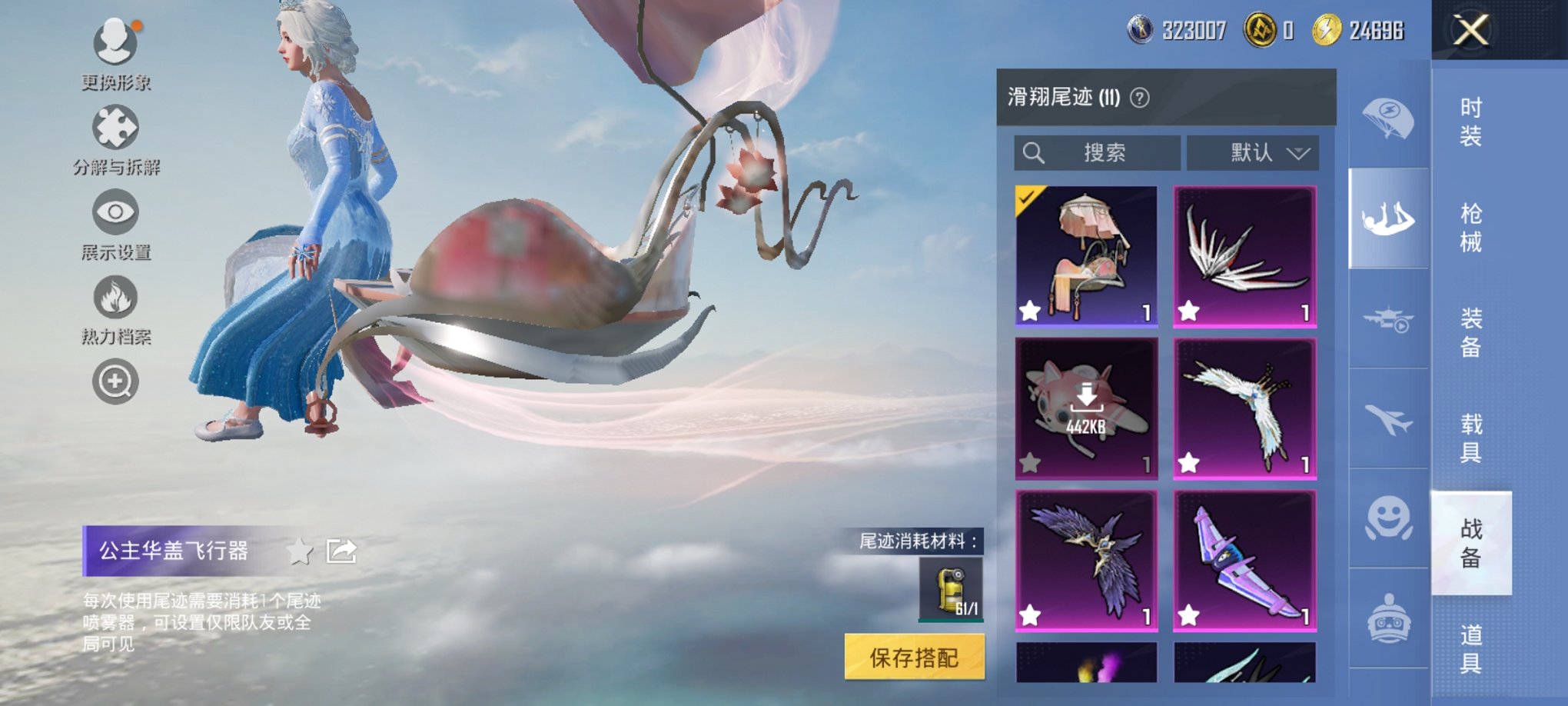Viewport: 1568px width, 706px height.
Task: Open the 默认 sorting dropdown
Action: point(1252,152)
